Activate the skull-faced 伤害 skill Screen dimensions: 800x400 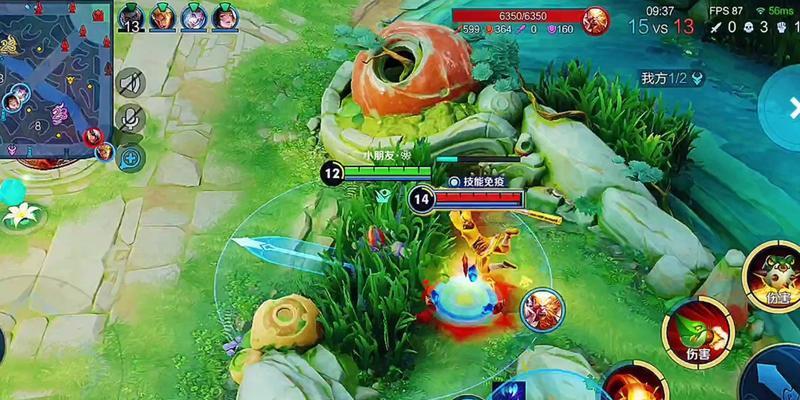click(x=772, y=273)
